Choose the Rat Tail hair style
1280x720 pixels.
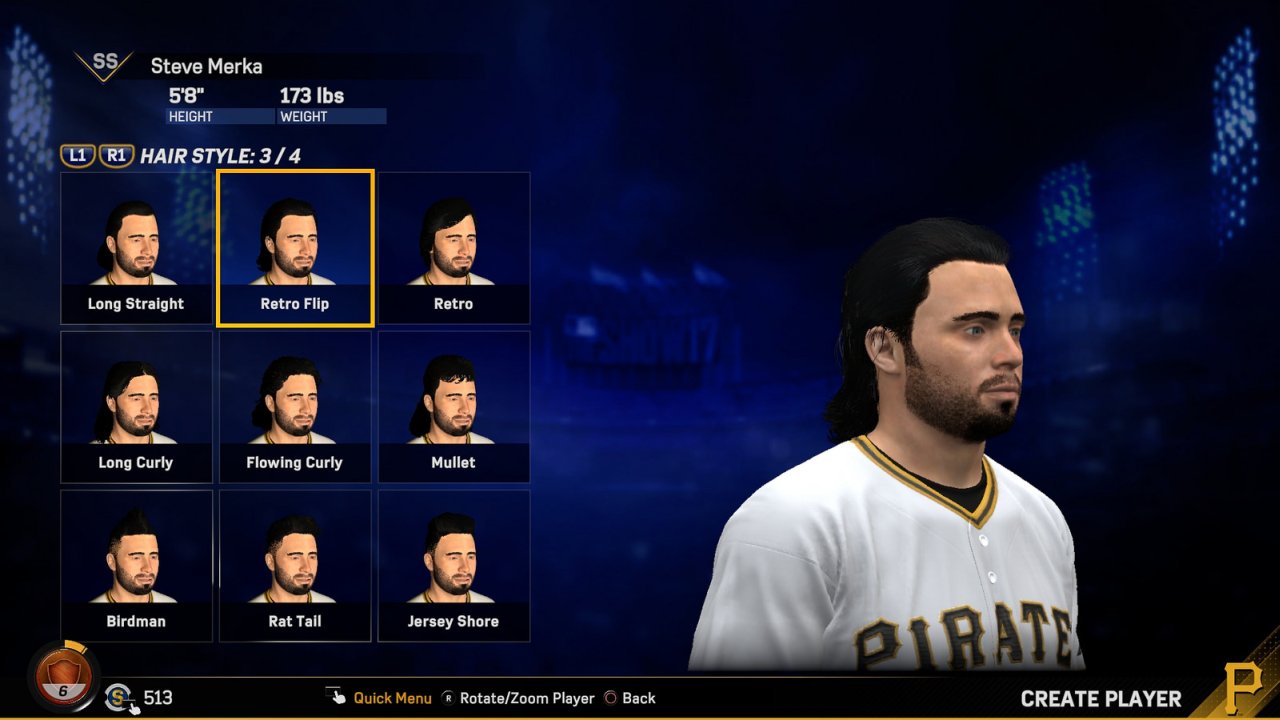click(295, 566)
